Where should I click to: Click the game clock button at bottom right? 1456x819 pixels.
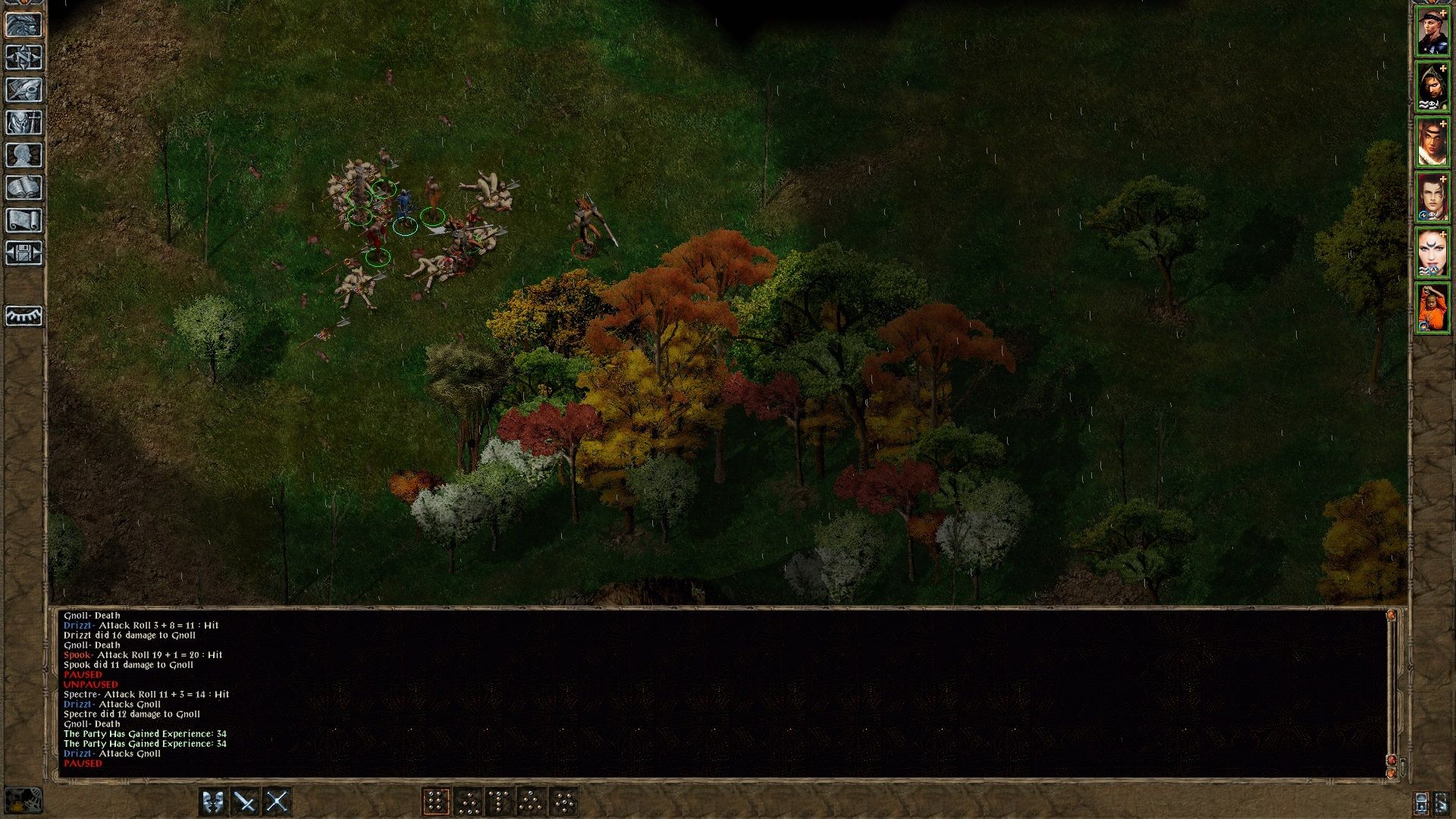[x=1421, y=803]
